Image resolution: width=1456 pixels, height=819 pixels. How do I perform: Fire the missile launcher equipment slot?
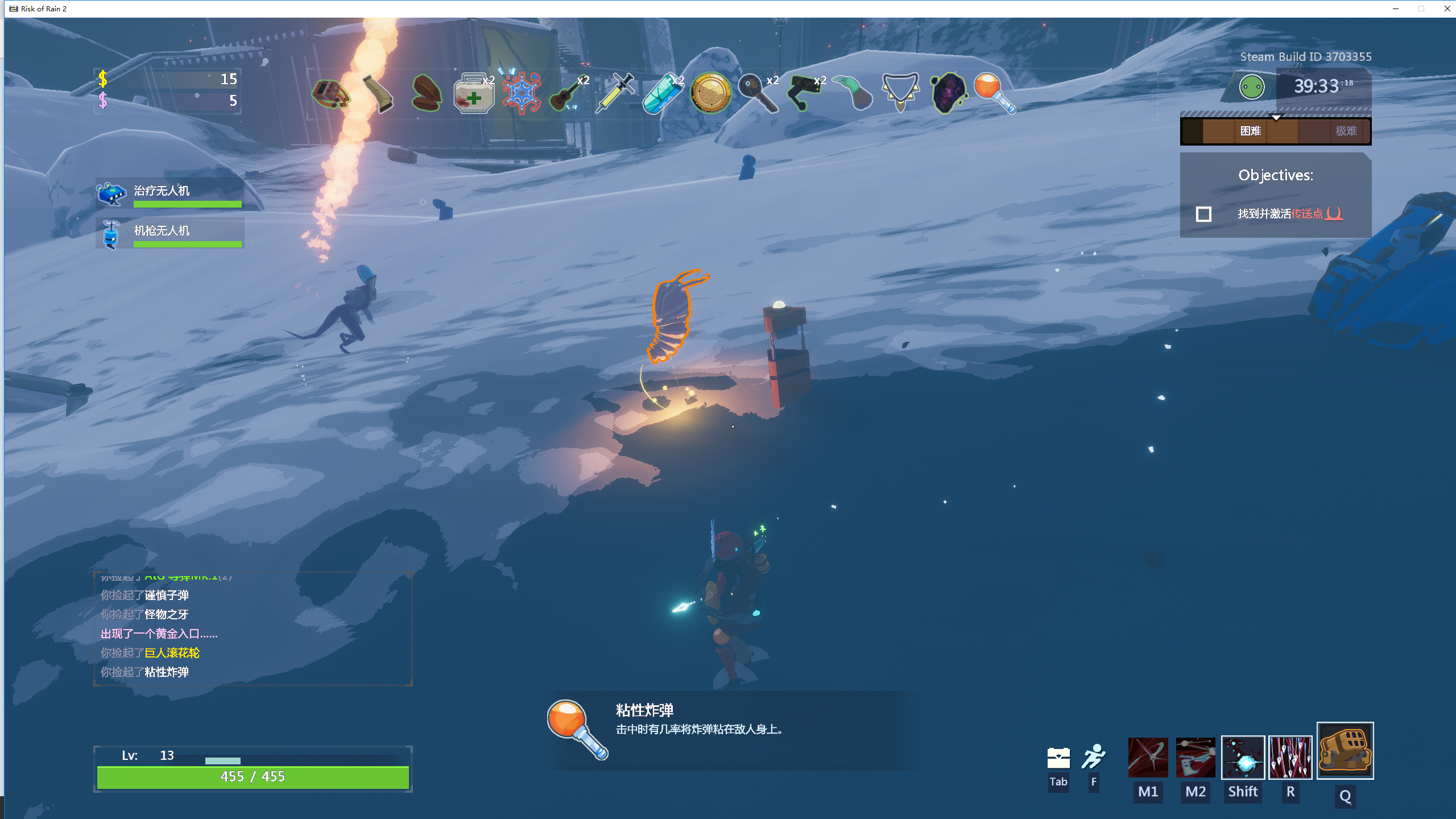point(1345,751)
